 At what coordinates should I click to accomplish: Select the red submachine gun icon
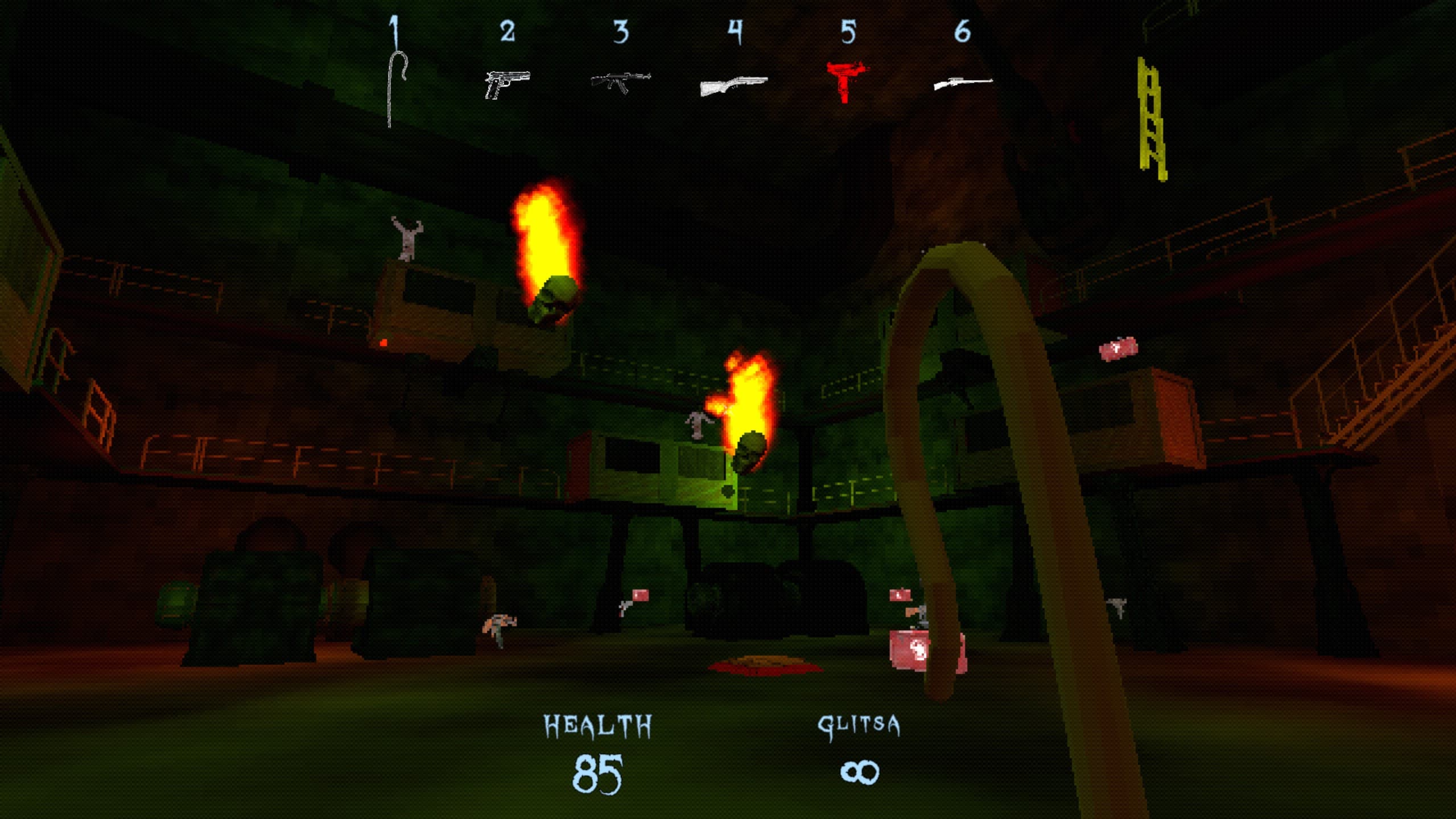pos(845,82)
